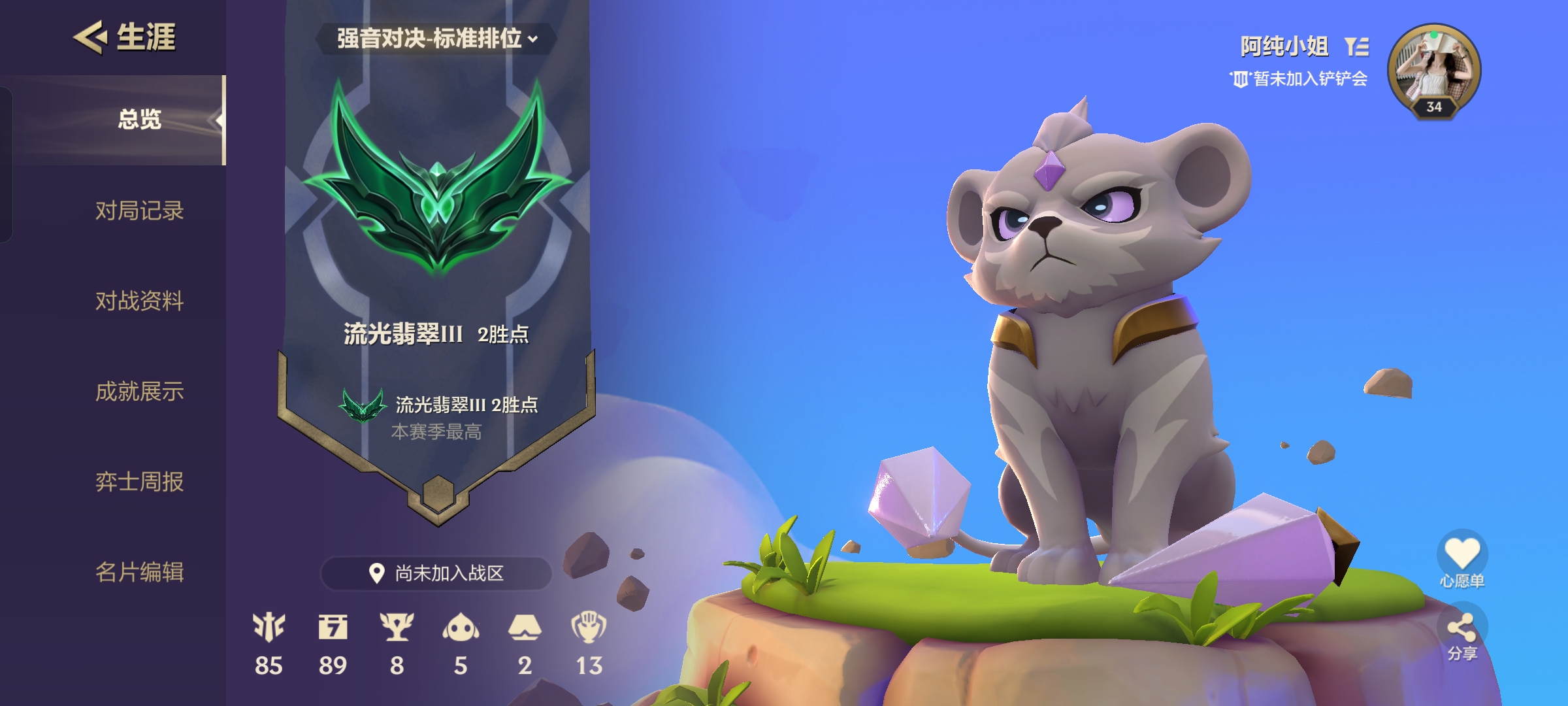Expand the 强音对决-标准排位 mode dropdown

(436, 39)
